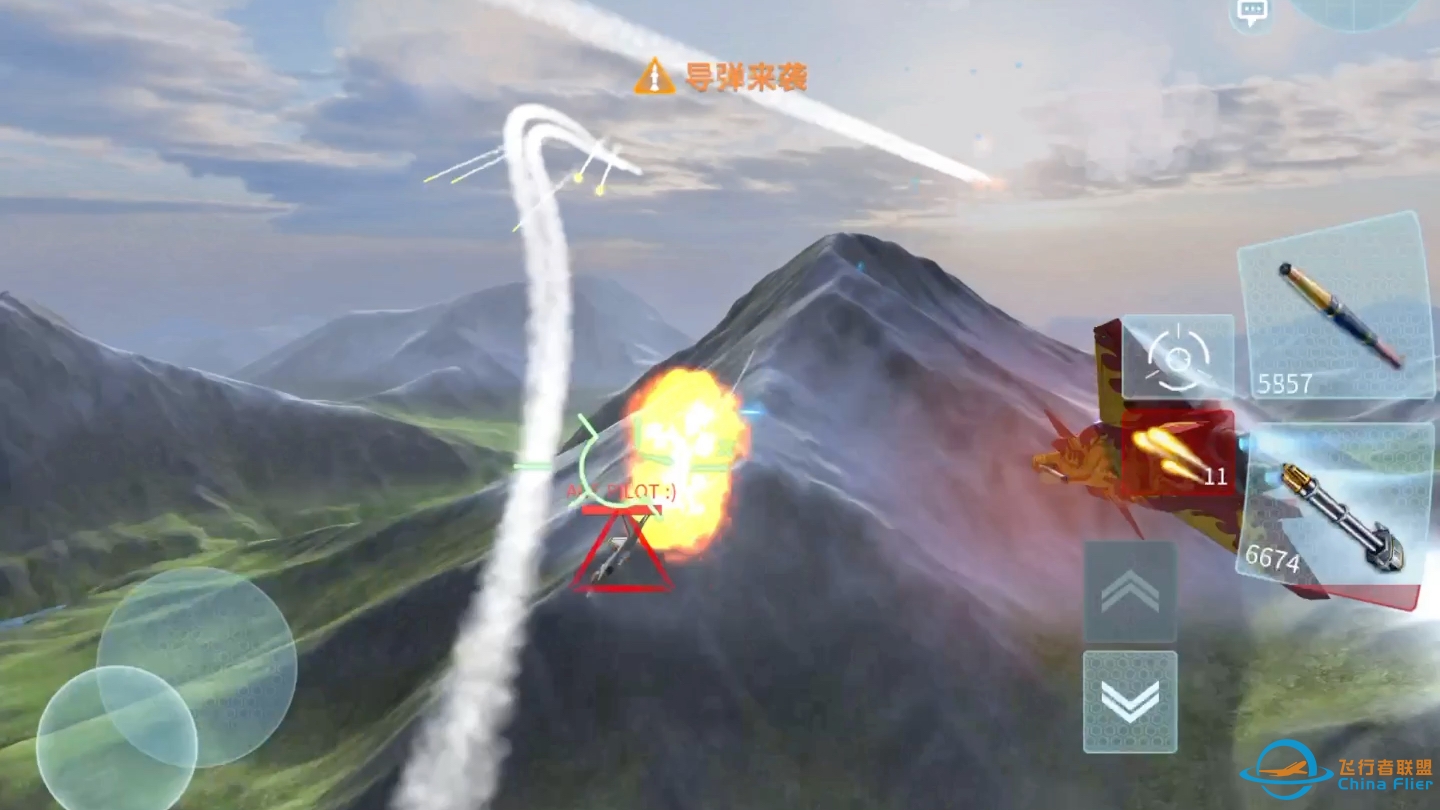Fire the missile weapon button

(x=1334, y=308)
